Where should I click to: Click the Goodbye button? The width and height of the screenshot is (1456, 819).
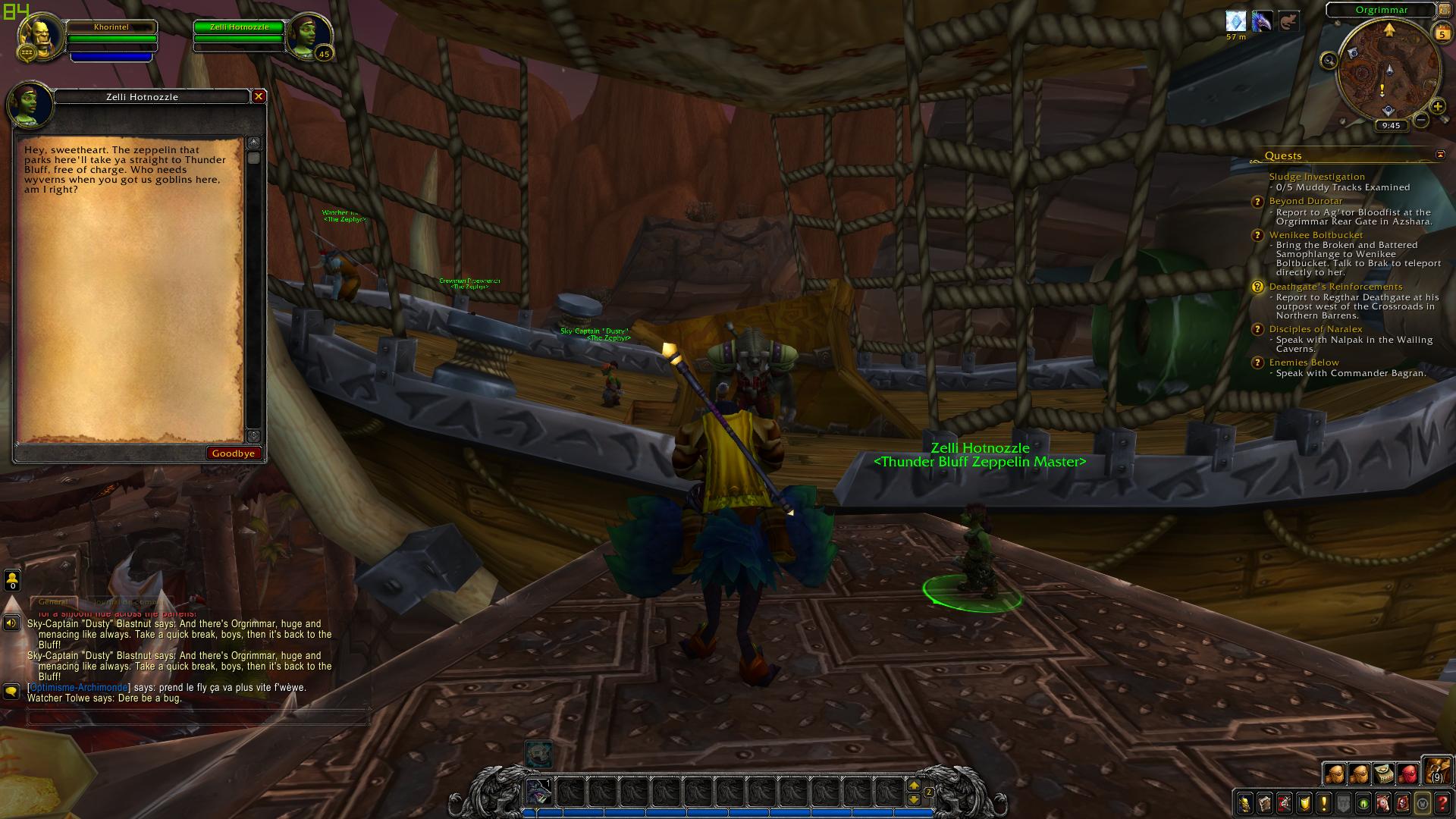[234, 453]
